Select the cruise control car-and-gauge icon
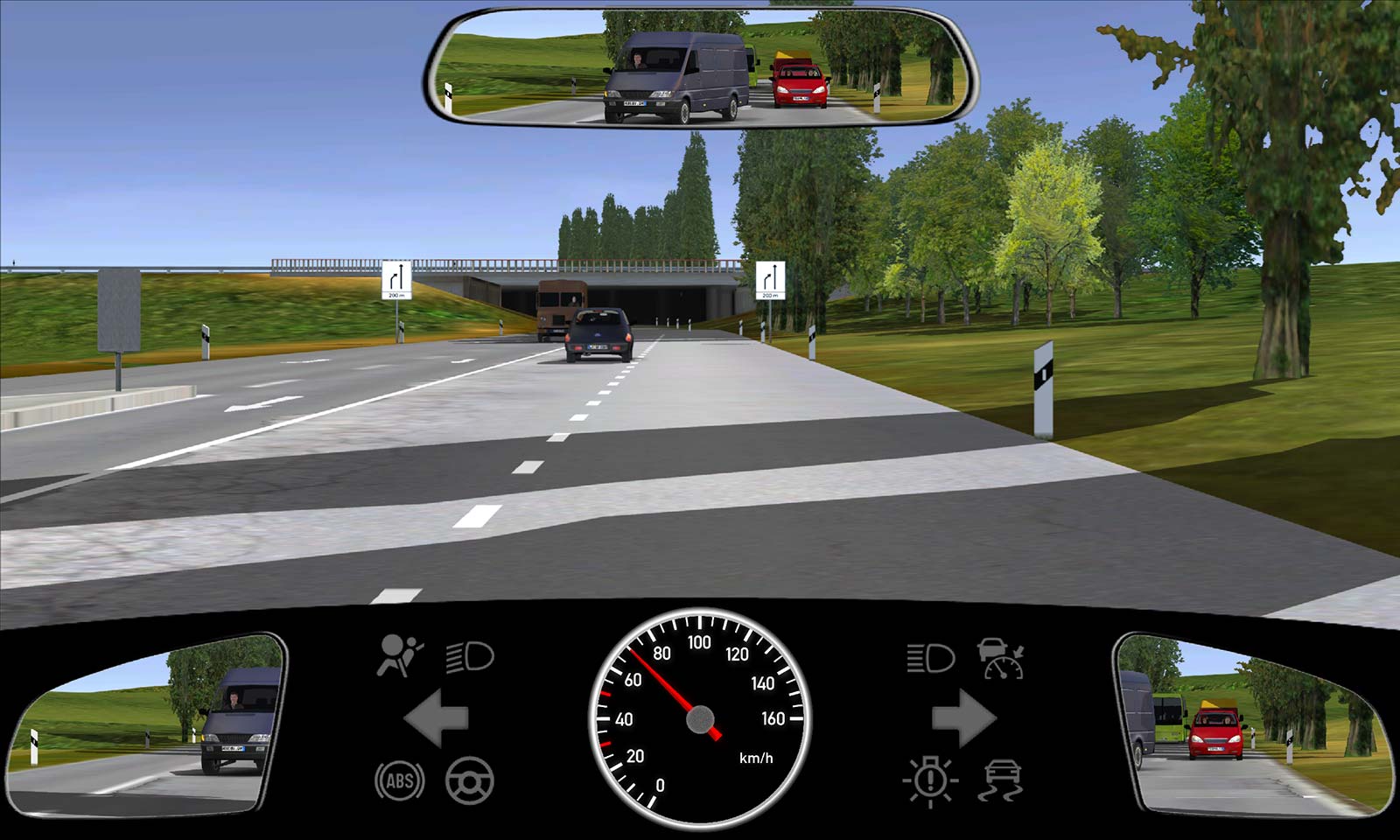Screen dimensions: 1400x840 pos(1001,658)
